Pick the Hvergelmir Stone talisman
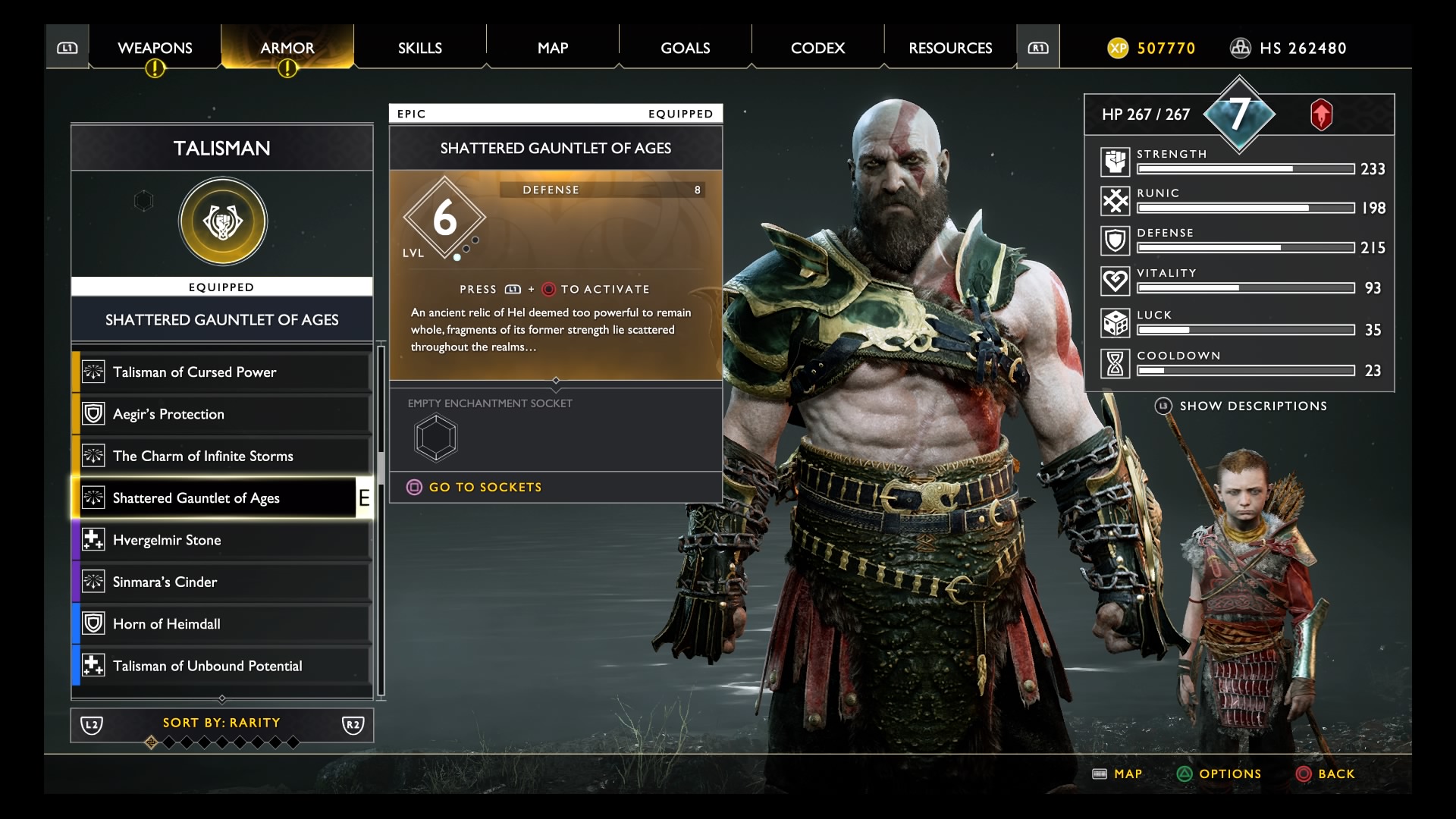 [220, 540]
